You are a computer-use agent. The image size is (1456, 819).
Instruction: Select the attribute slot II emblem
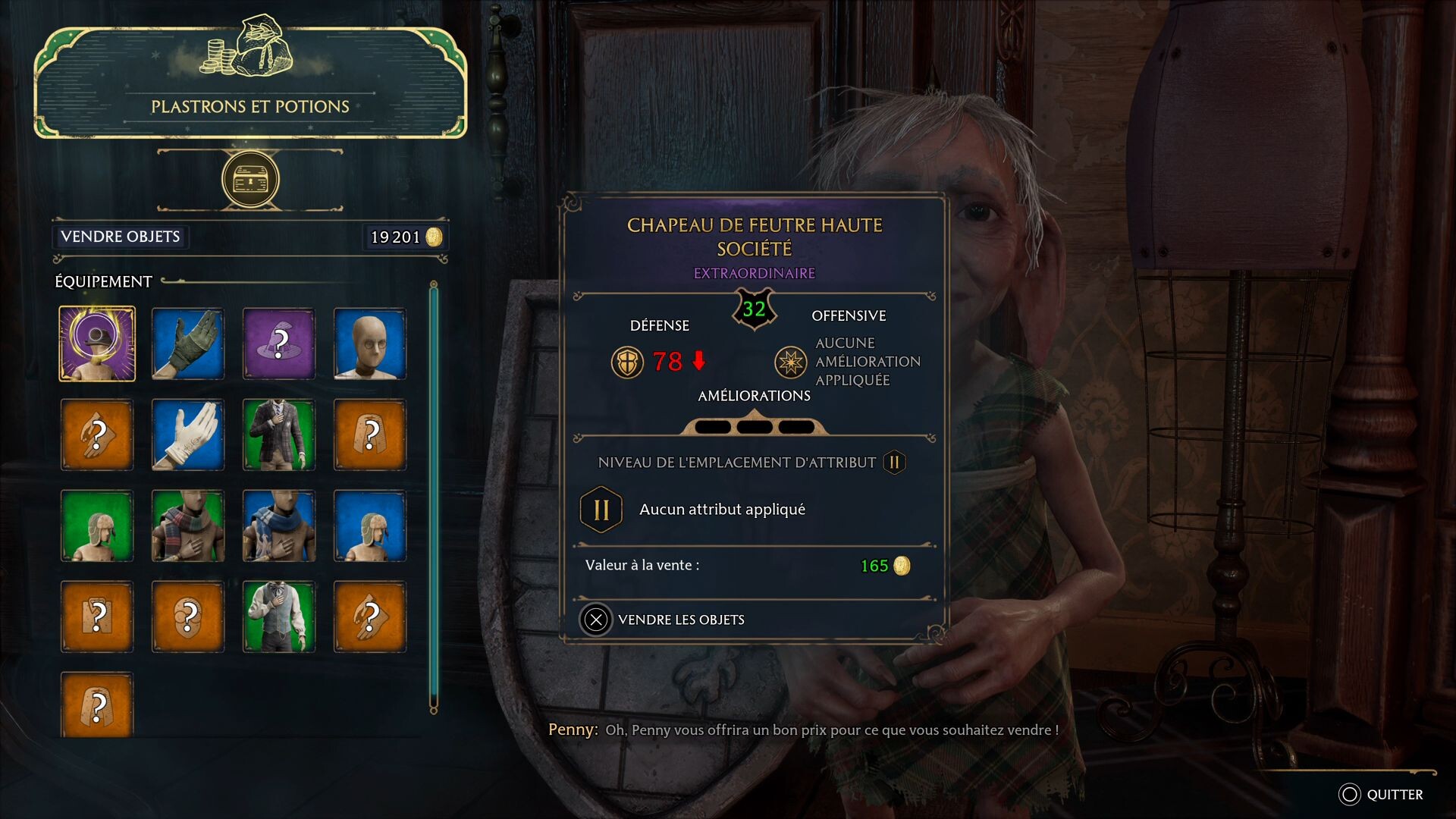tap(600, 509)
